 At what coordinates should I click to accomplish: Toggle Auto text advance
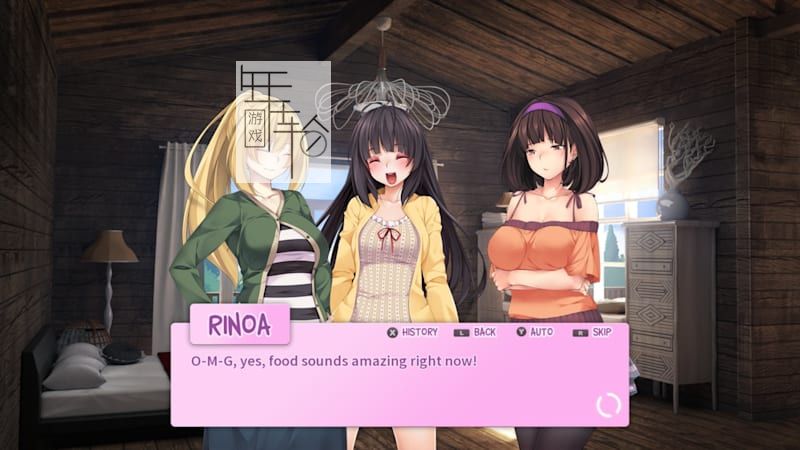click(535, 332)
